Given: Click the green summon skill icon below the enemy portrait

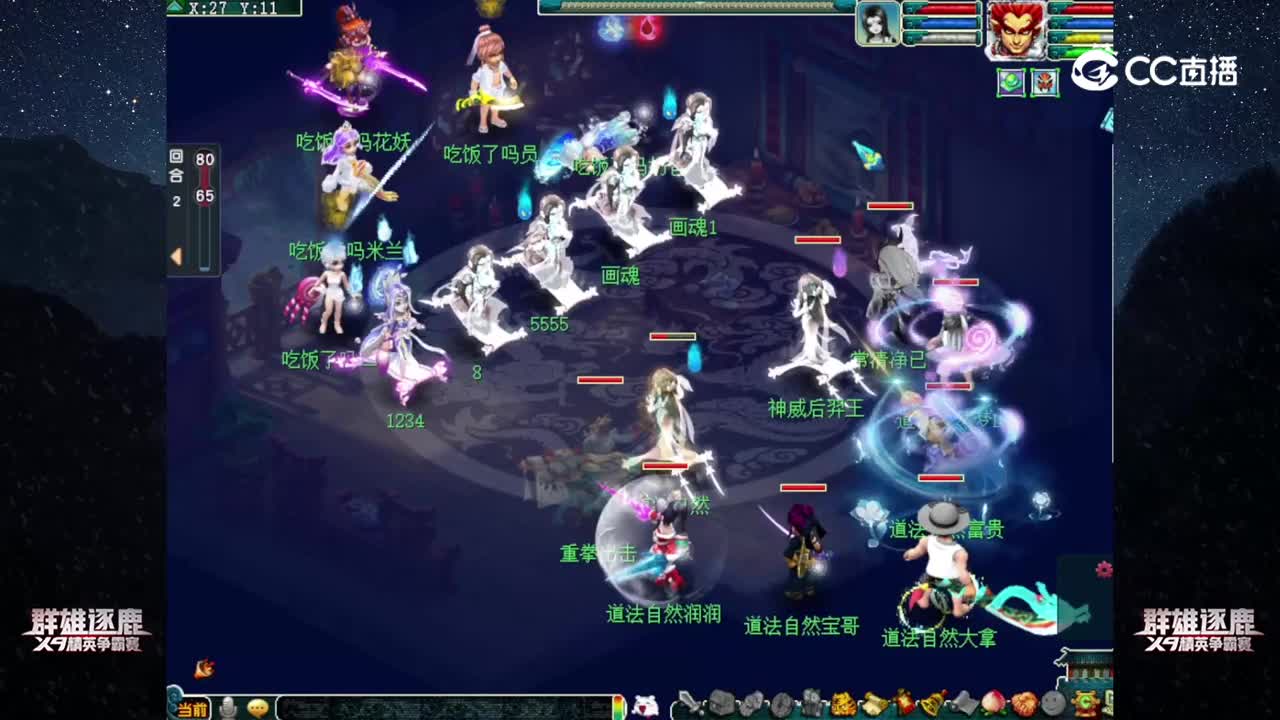Looking at the screenshot, I should pos(1012,84).
